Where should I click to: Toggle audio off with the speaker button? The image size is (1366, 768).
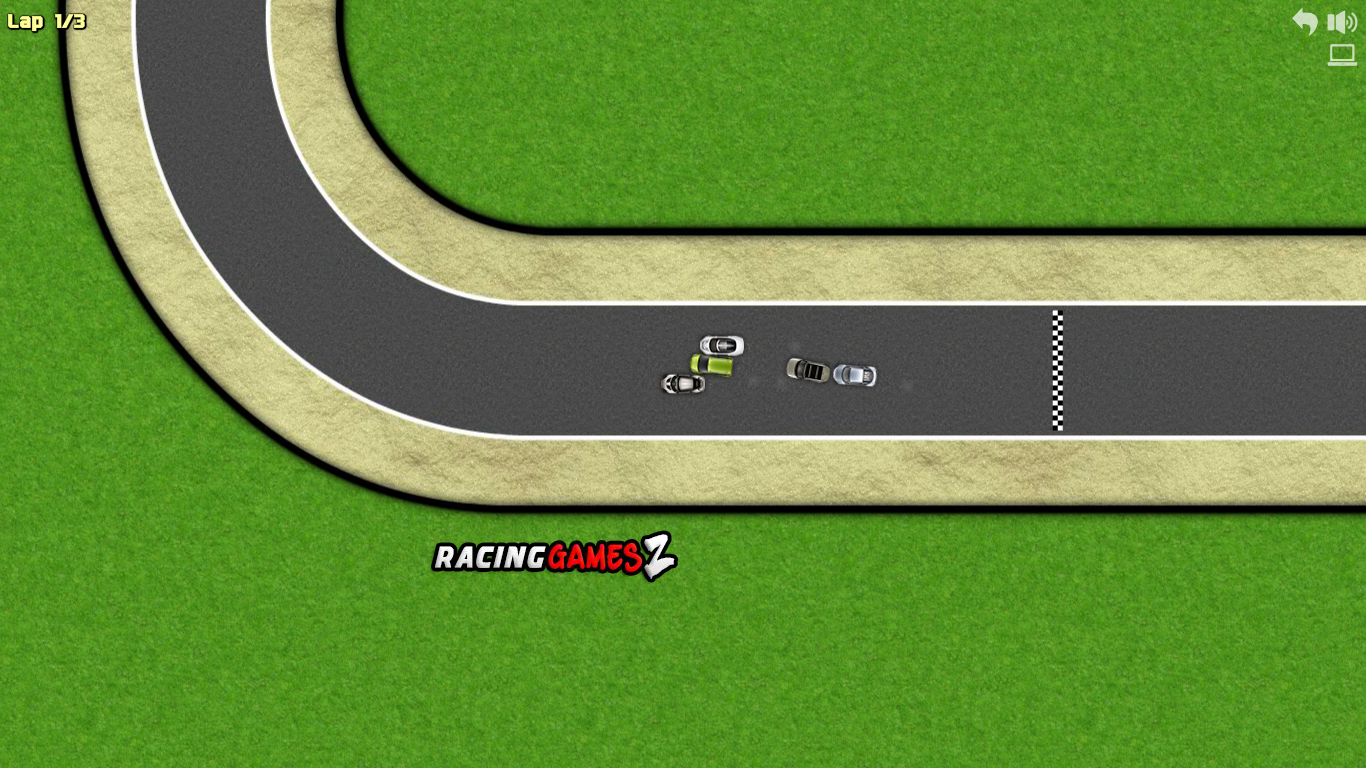(x=1341, y=21)
